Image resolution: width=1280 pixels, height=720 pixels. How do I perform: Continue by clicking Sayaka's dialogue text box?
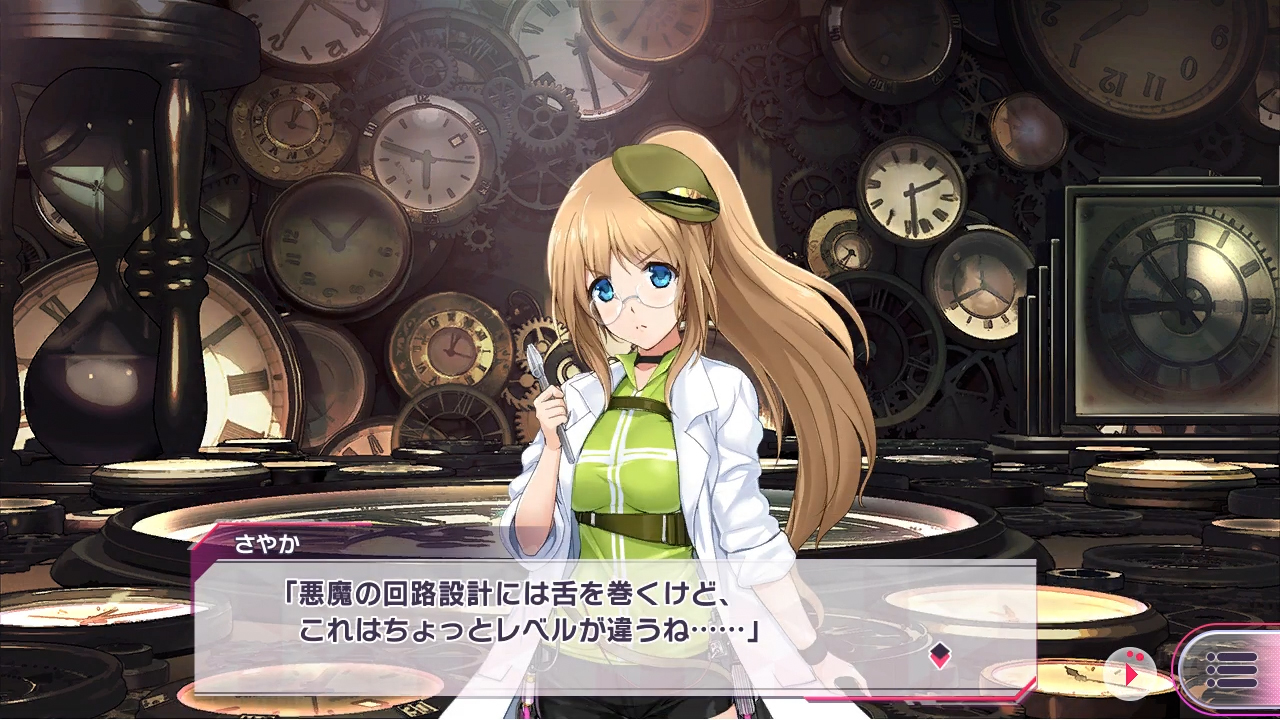click(614, 622)
